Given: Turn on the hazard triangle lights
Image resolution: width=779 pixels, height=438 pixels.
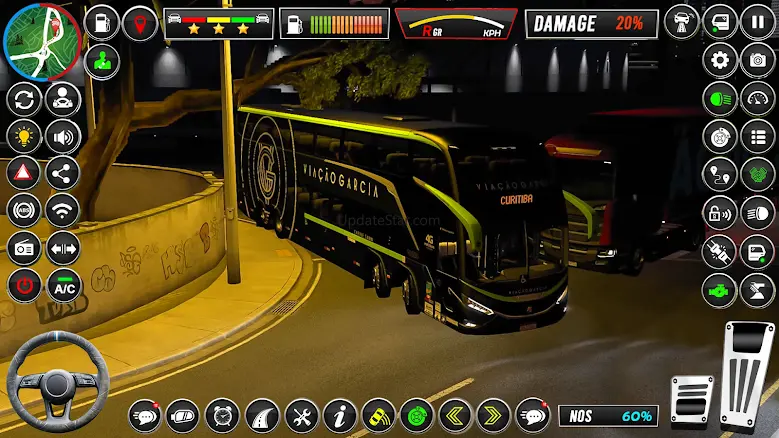Looking at the screenshot, I should tap(24, 172).
